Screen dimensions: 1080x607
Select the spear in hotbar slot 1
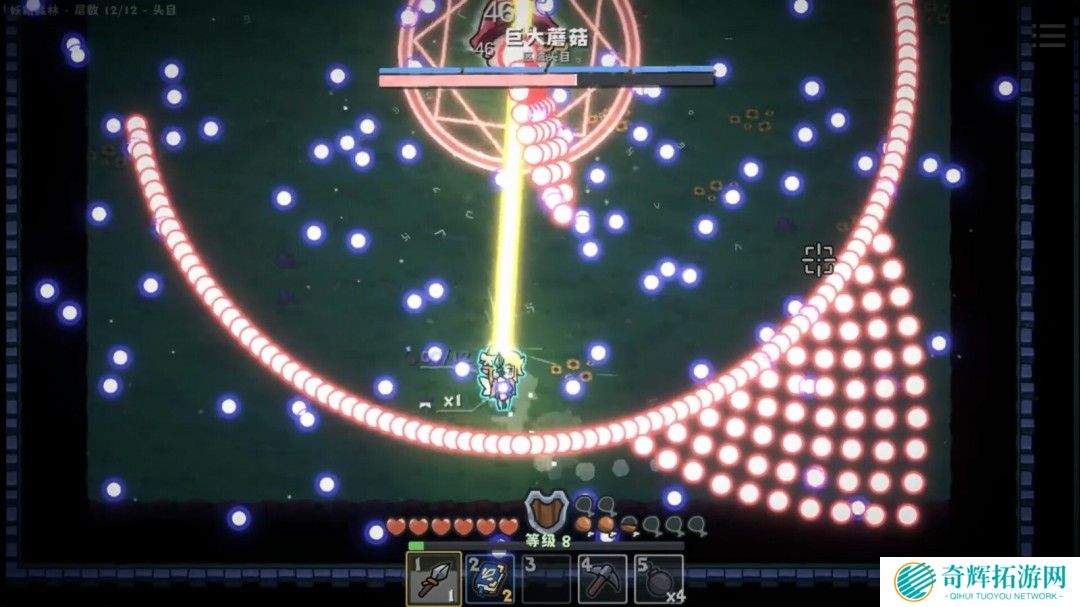[434, 578]
